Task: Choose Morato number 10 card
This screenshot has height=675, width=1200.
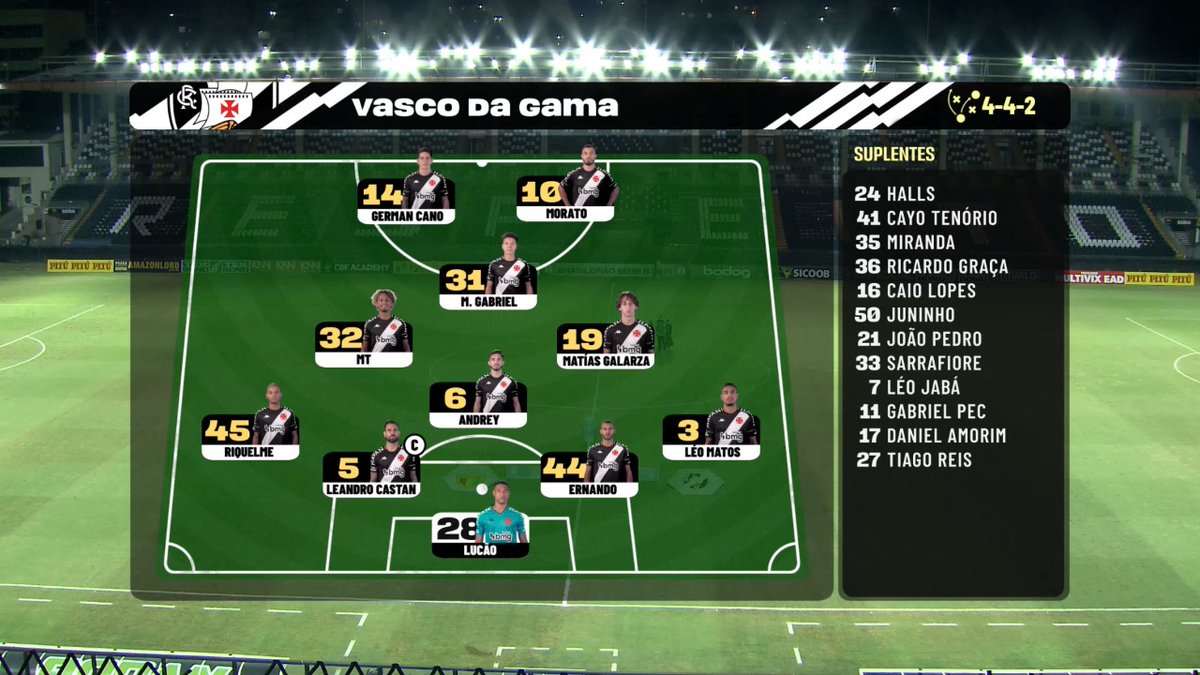Action: (566, 197)
